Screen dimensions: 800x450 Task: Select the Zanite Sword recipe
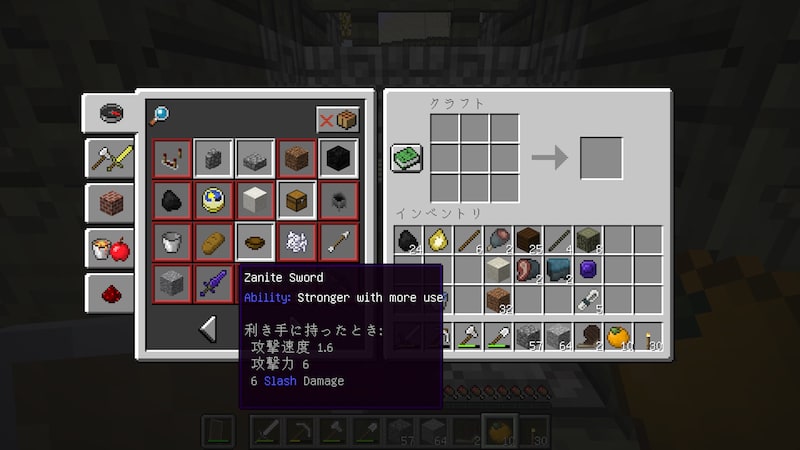214,284
